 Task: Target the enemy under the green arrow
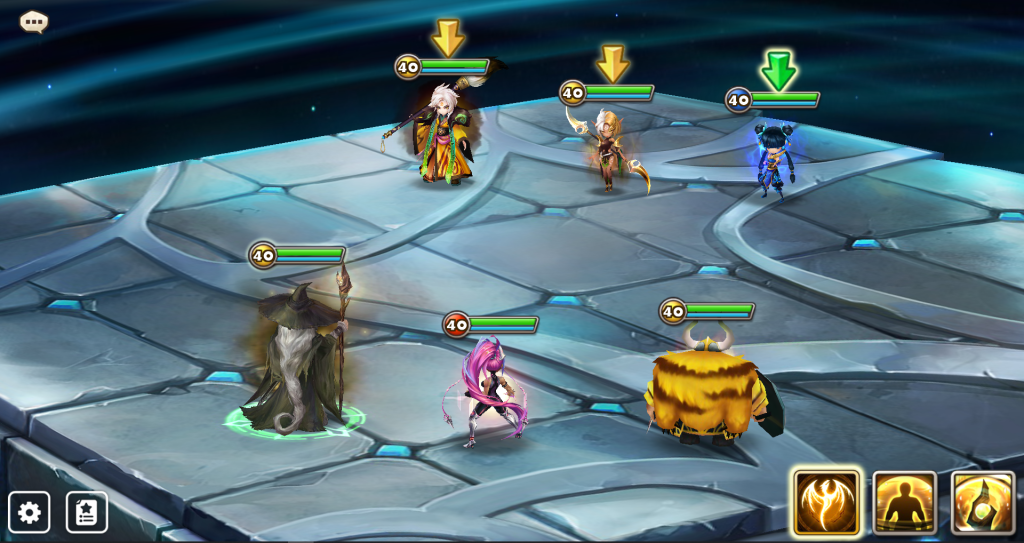[771, 160]
